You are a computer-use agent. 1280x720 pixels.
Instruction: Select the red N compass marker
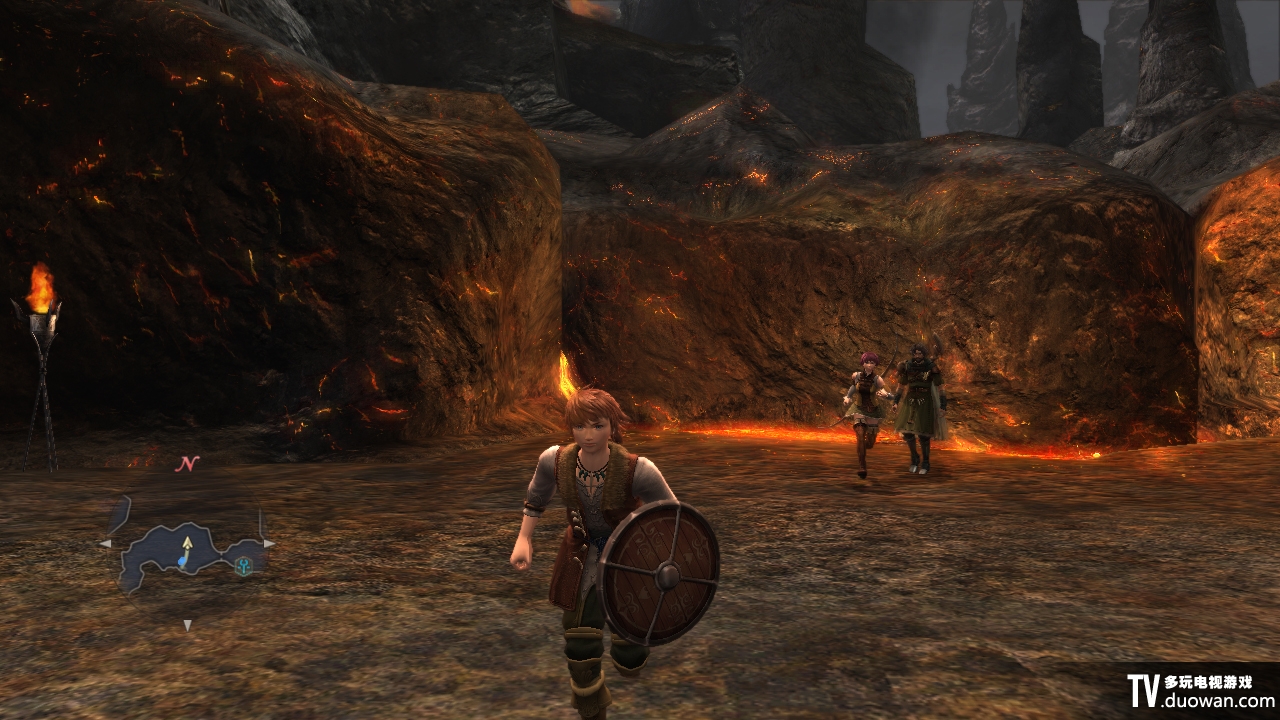point(187,463)
